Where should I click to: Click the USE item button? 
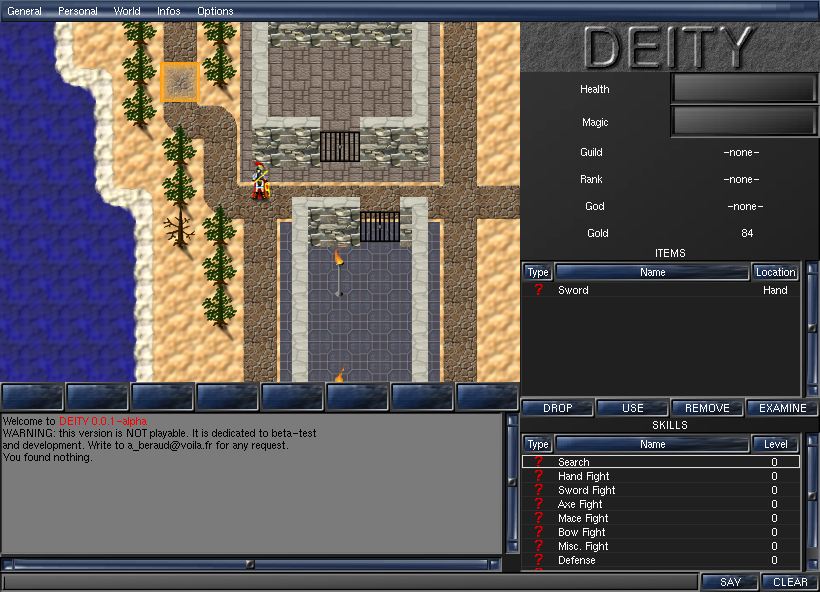[632, 408]
